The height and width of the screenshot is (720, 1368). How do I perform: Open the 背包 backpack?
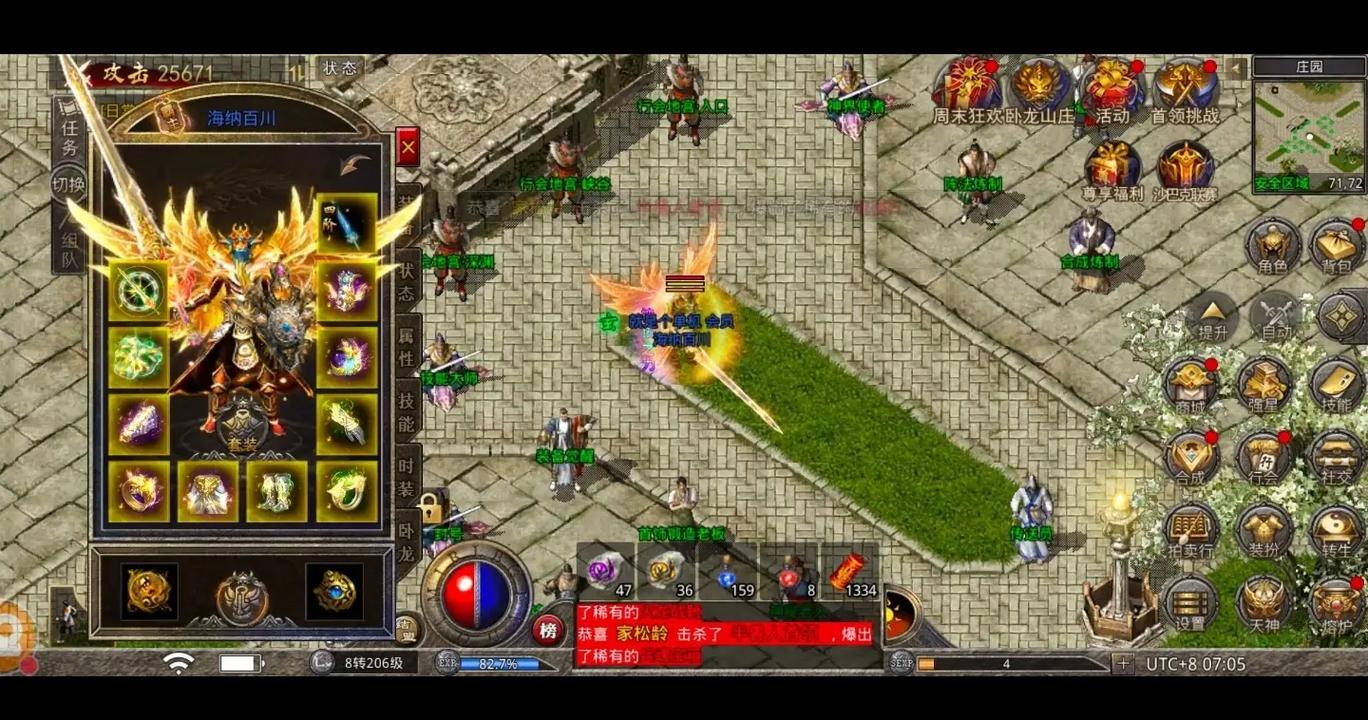tap(1337, 246)
